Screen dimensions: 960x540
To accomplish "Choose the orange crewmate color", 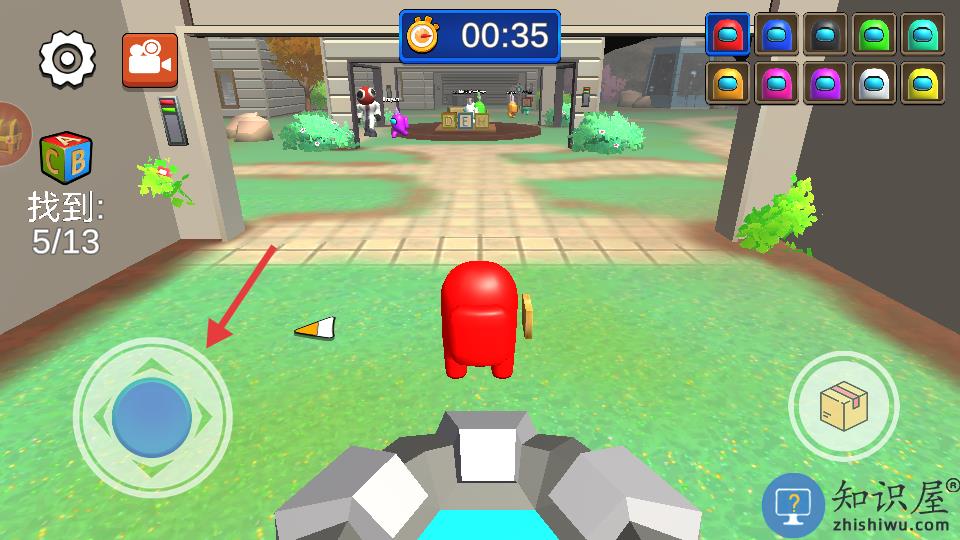I will pos(728,83).
